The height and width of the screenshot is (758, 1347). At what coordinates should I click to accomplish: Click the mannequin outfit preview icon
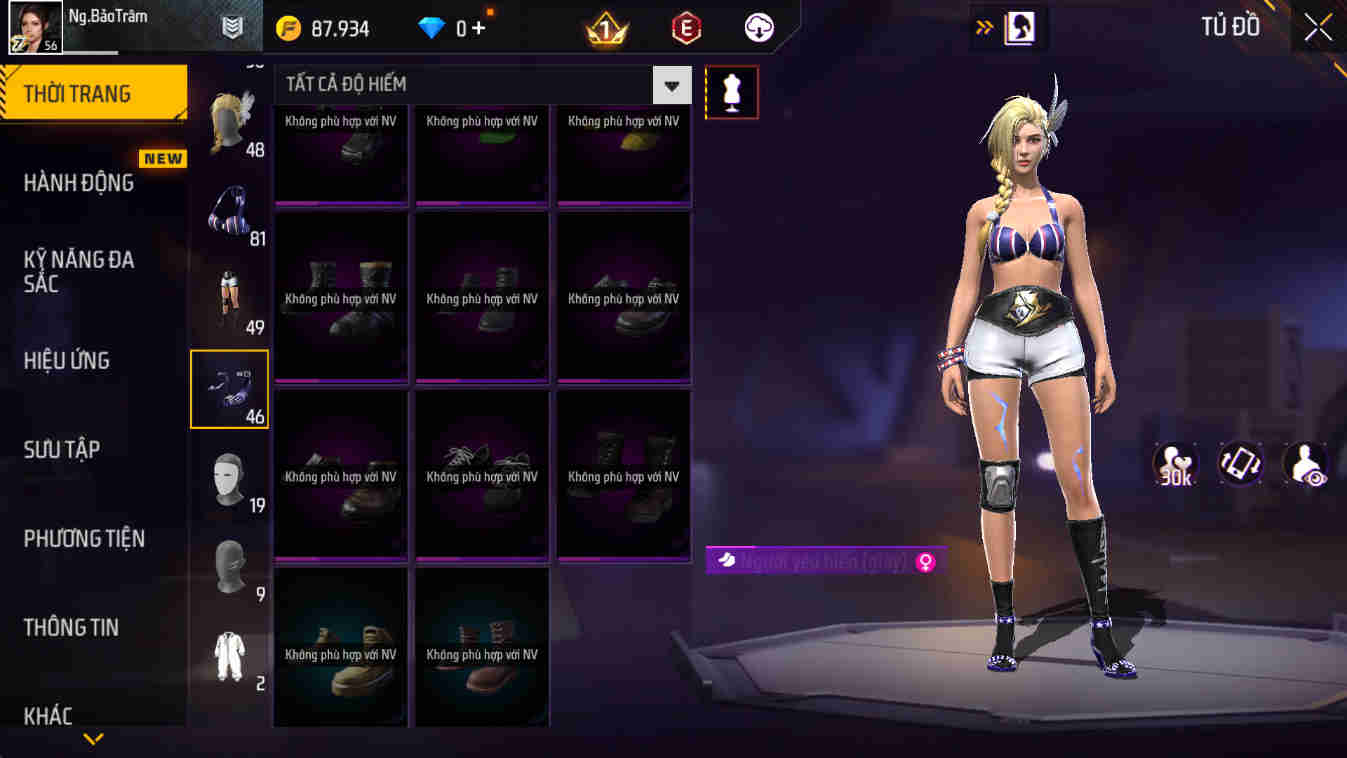click(x=731, y=92)
